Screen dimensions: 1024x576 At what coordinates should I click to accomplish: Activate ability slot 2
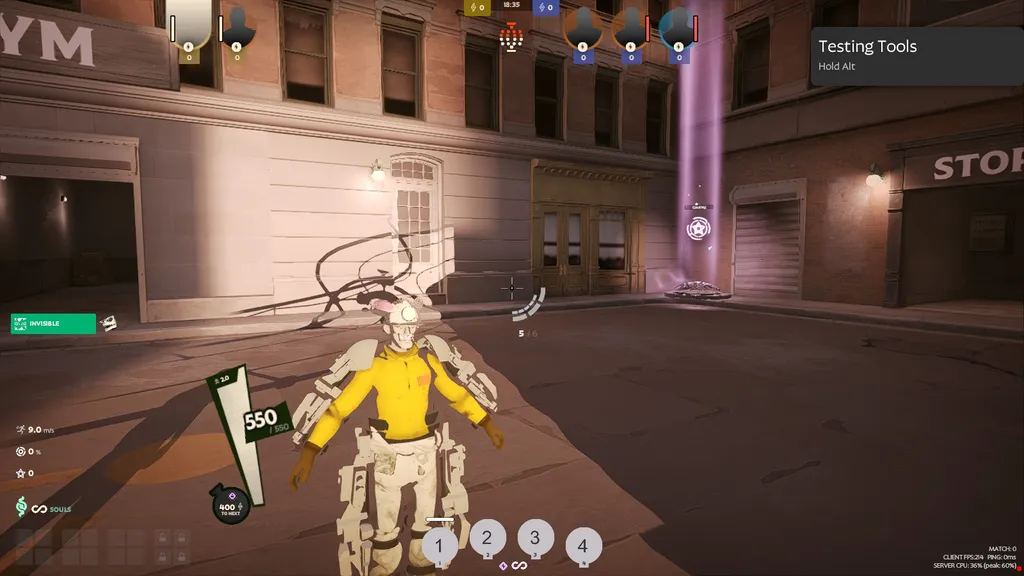coord(487,537)
